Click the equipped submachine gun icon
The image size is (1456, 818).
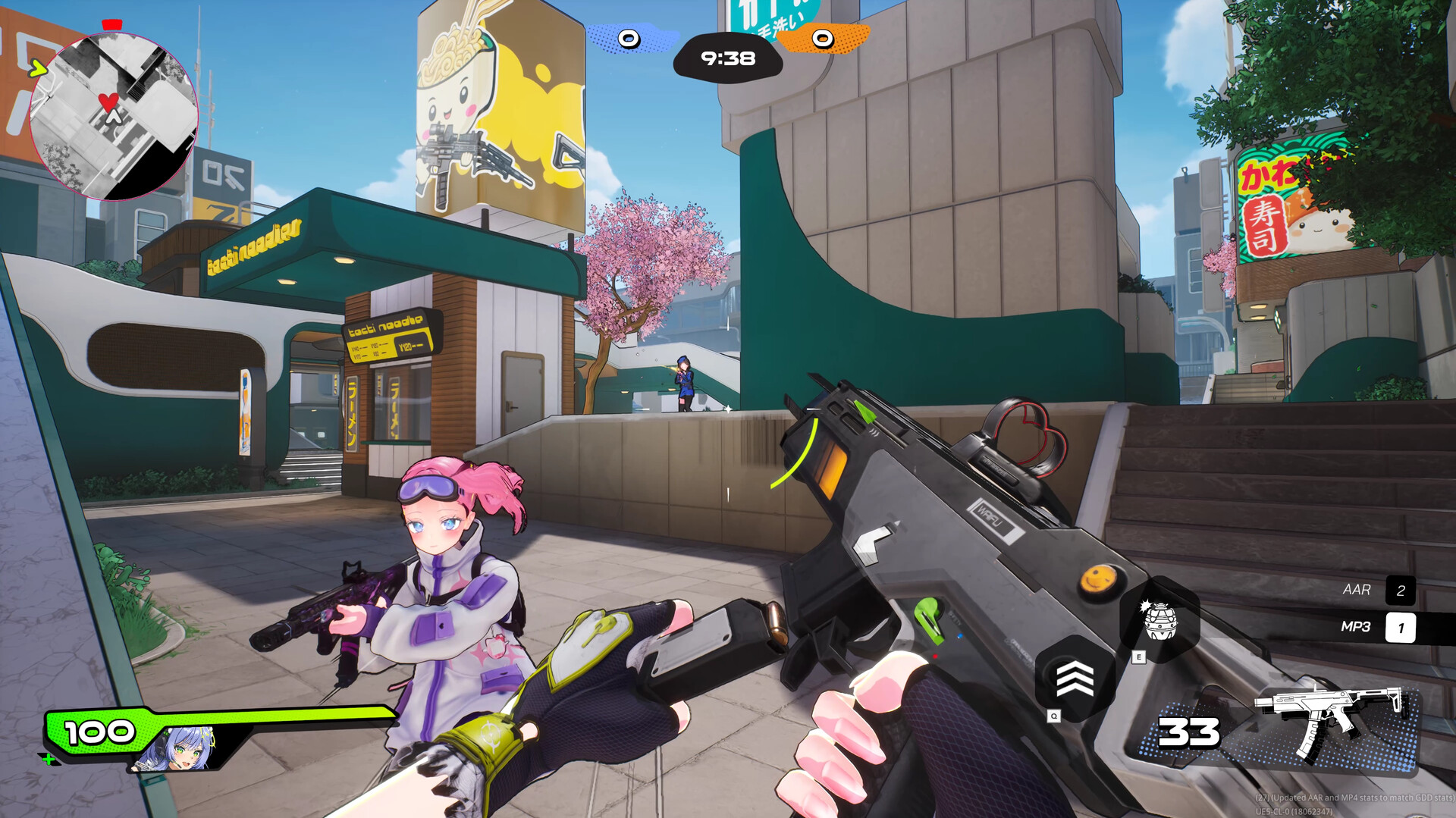point(1333,723)
